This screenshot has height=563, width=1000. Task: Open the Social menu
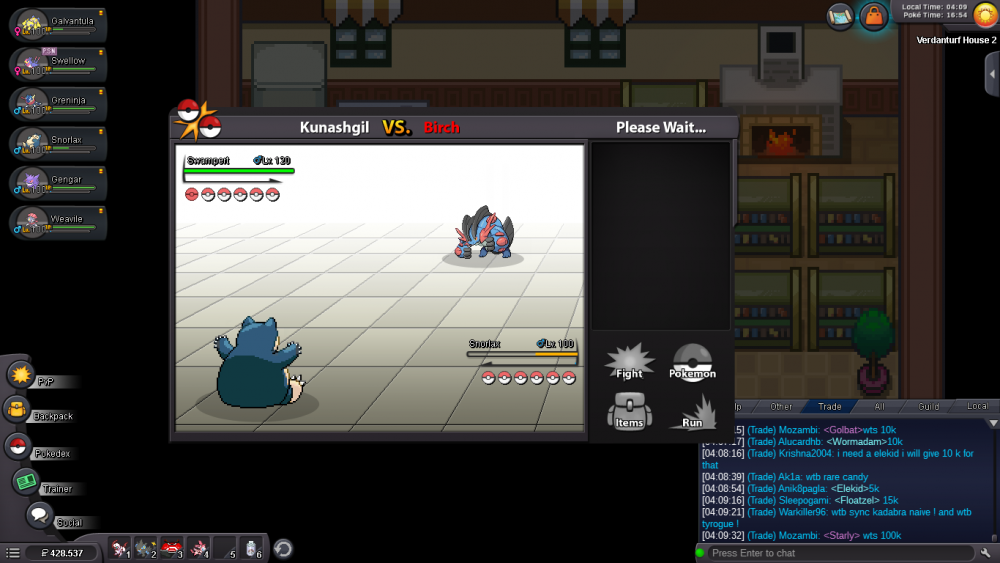[x=40, y=516]
